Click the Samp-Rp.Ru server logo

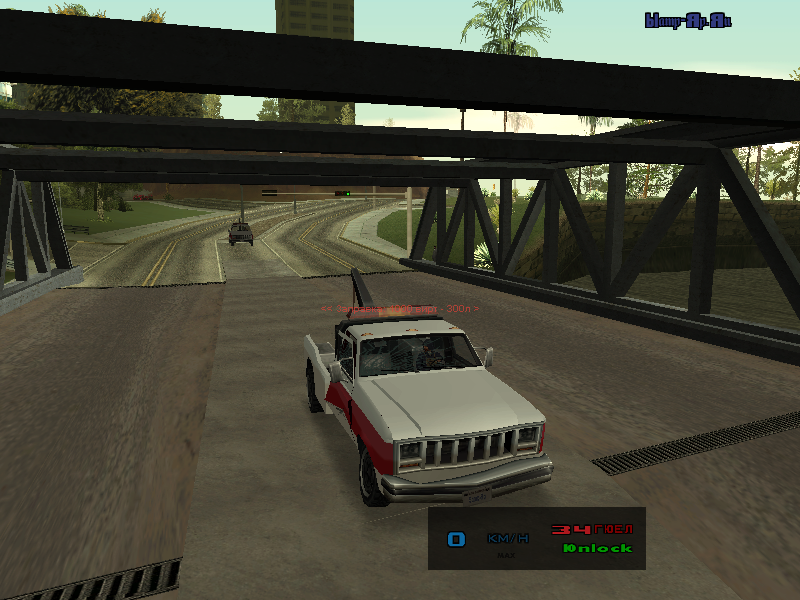[688, 20]
